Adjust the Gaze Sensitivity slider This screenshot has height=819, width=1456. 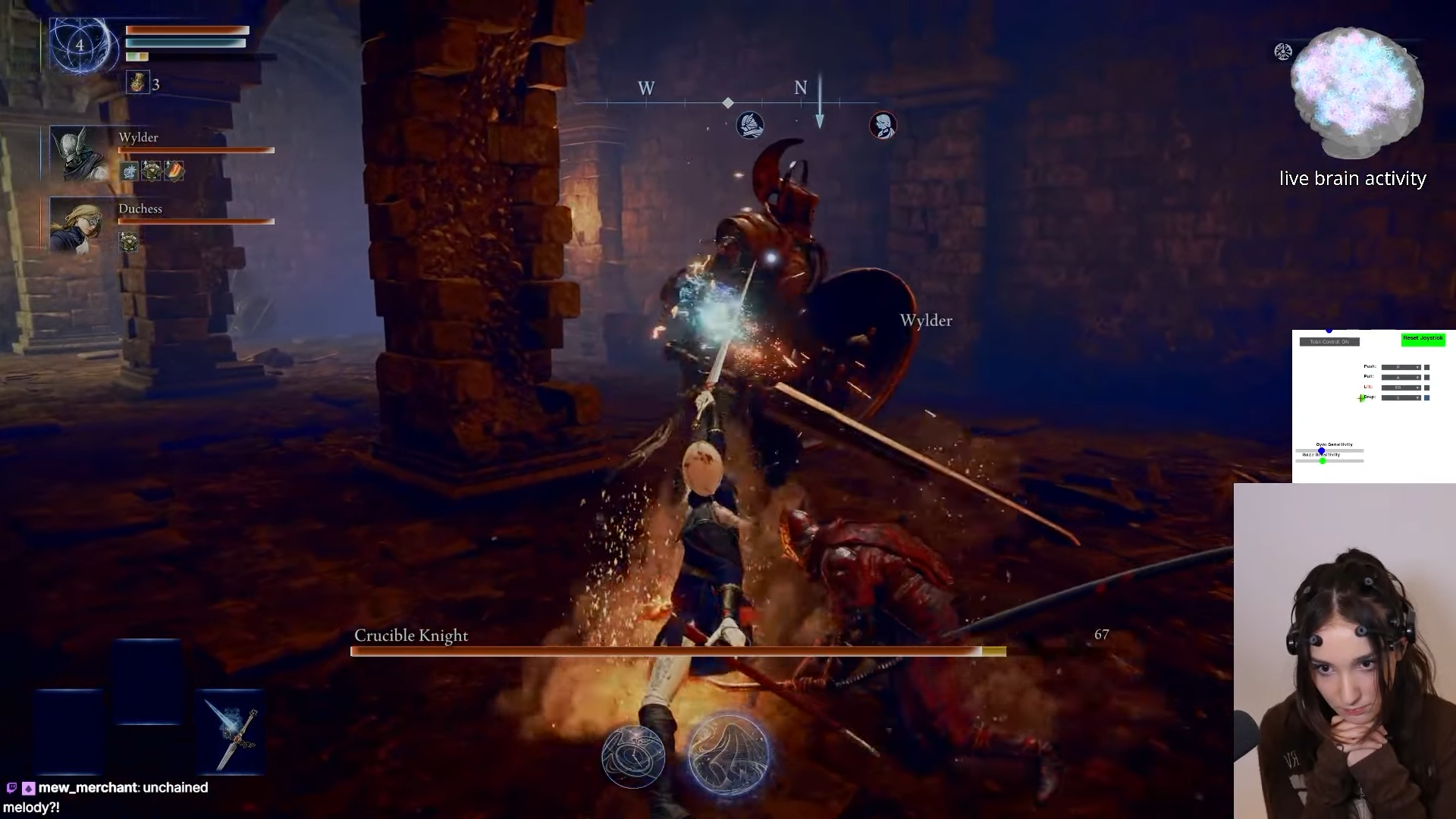coord(1323,461)
